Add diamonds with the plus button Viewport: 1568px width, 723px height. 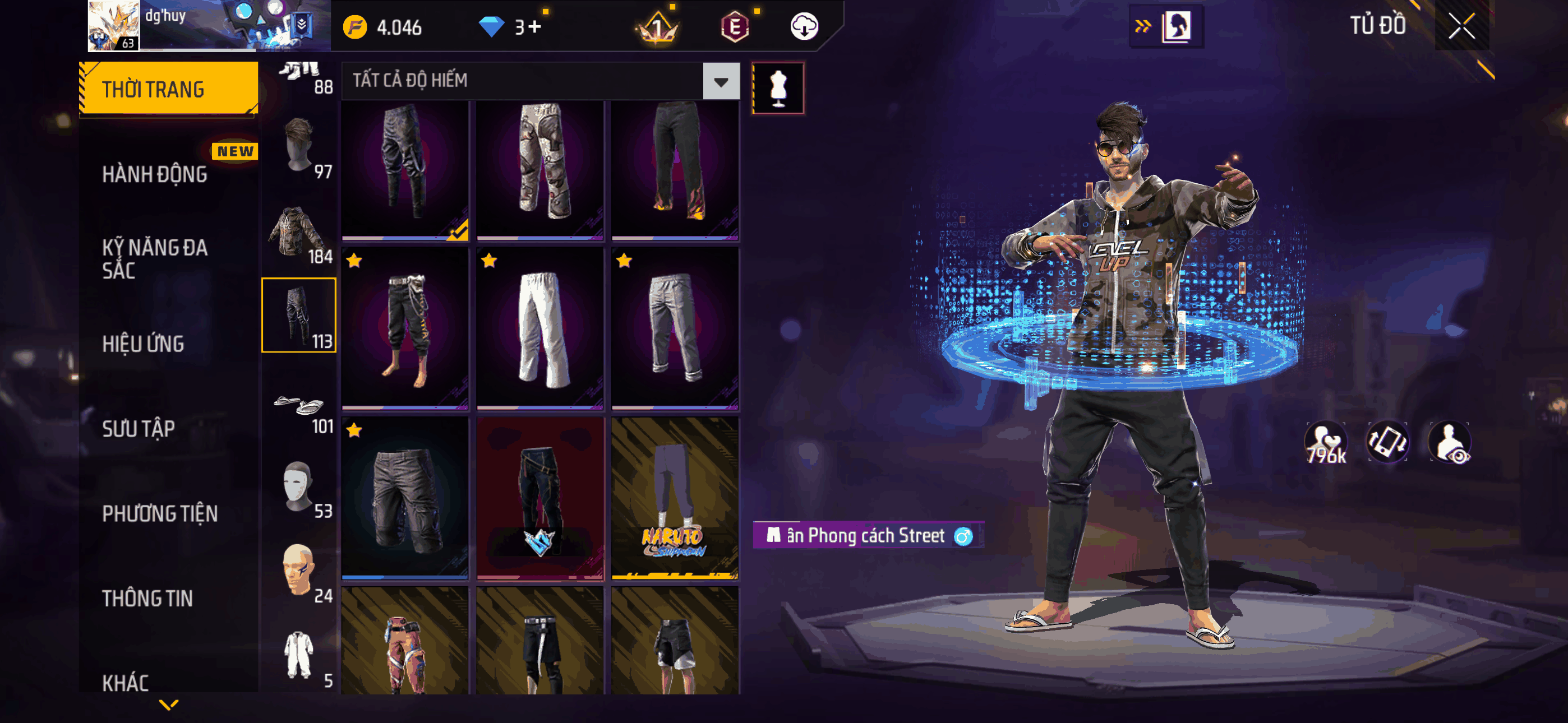(x=535, y=27)
